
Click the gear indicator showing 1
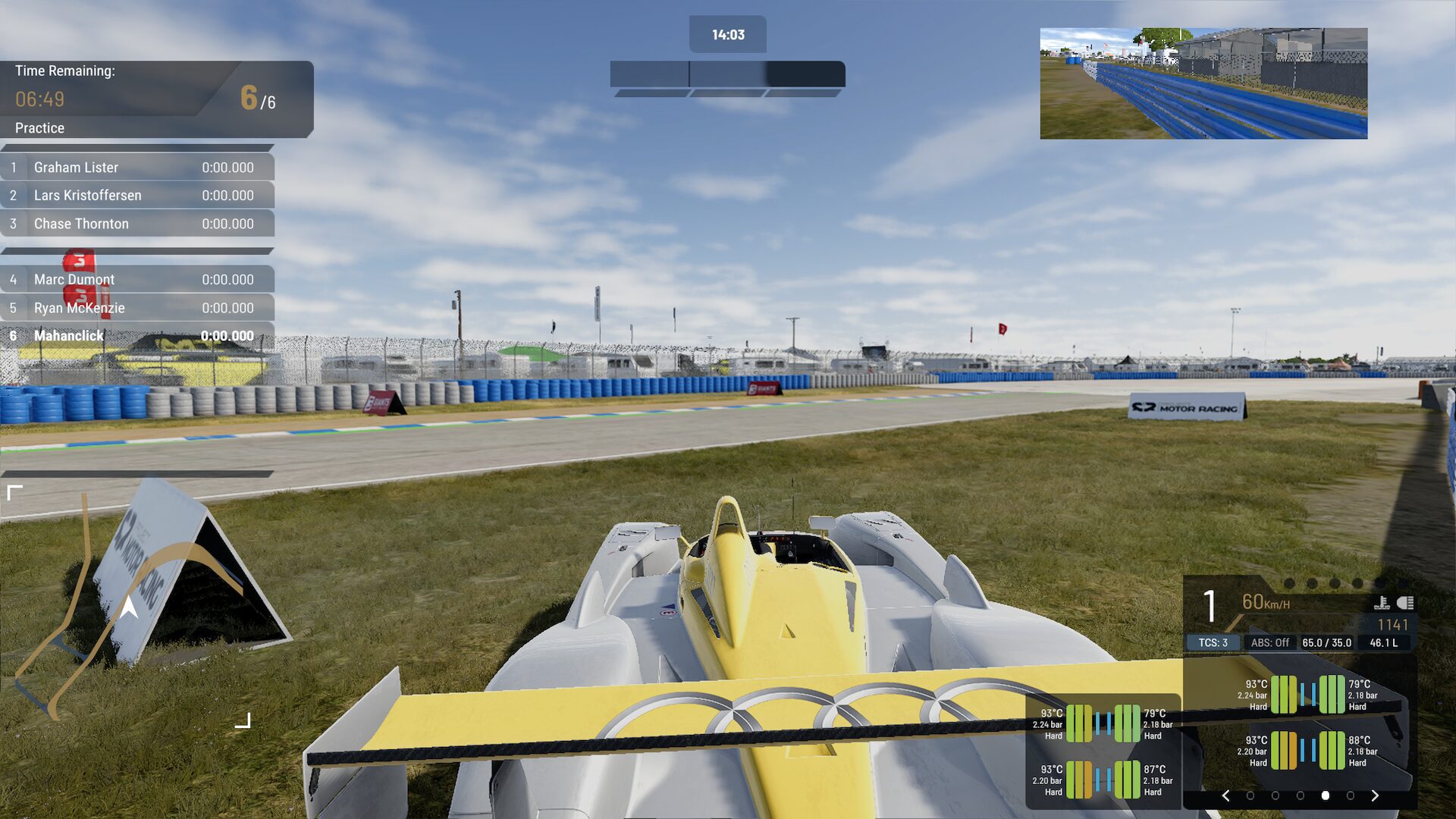click(1209, 604)
